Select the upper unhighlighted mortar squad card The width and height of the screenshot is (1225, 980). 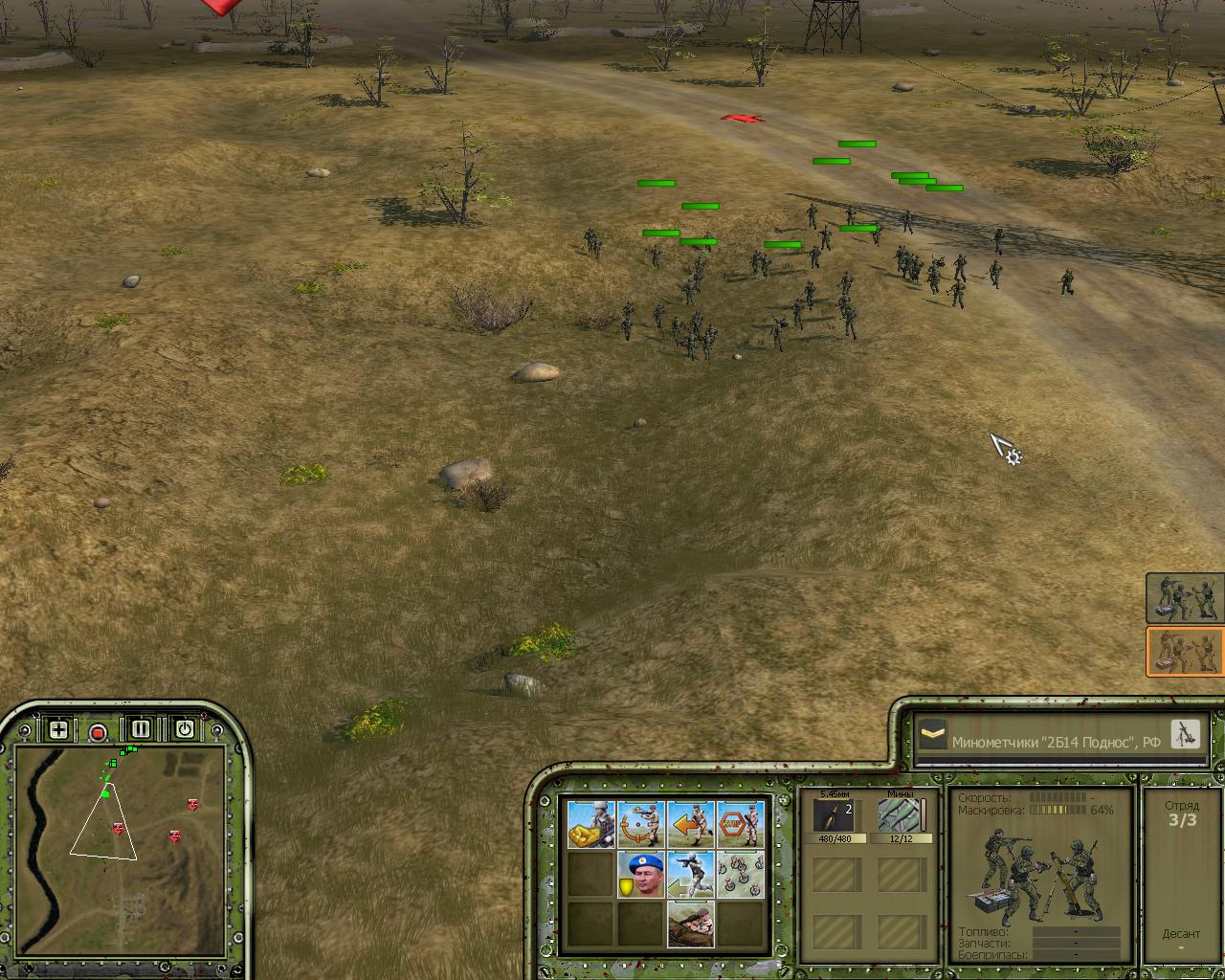pos(1185,598)
